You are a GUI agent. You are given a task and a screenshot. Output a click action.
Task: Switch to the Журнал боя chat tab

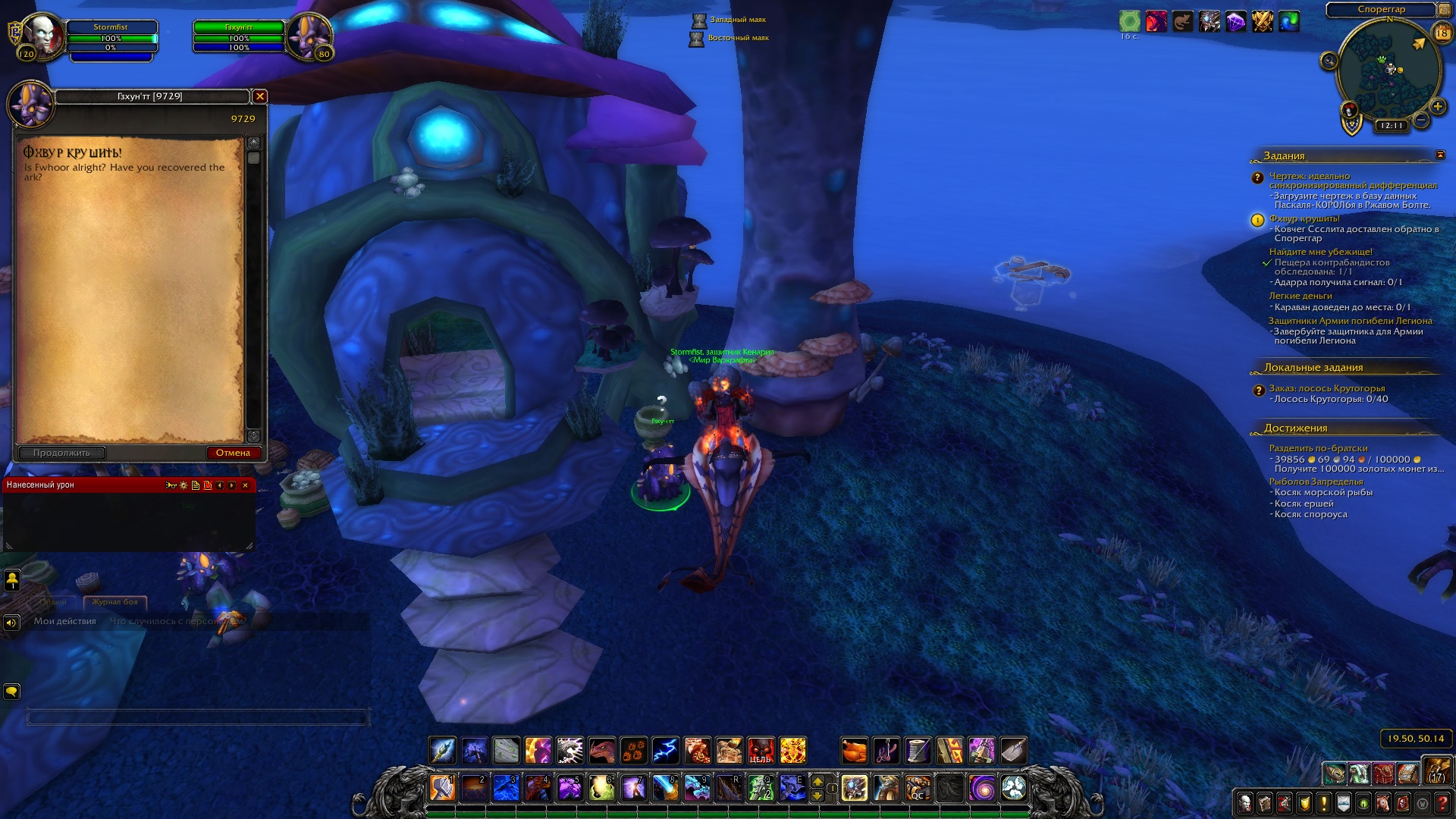click(x=115, y=601)
